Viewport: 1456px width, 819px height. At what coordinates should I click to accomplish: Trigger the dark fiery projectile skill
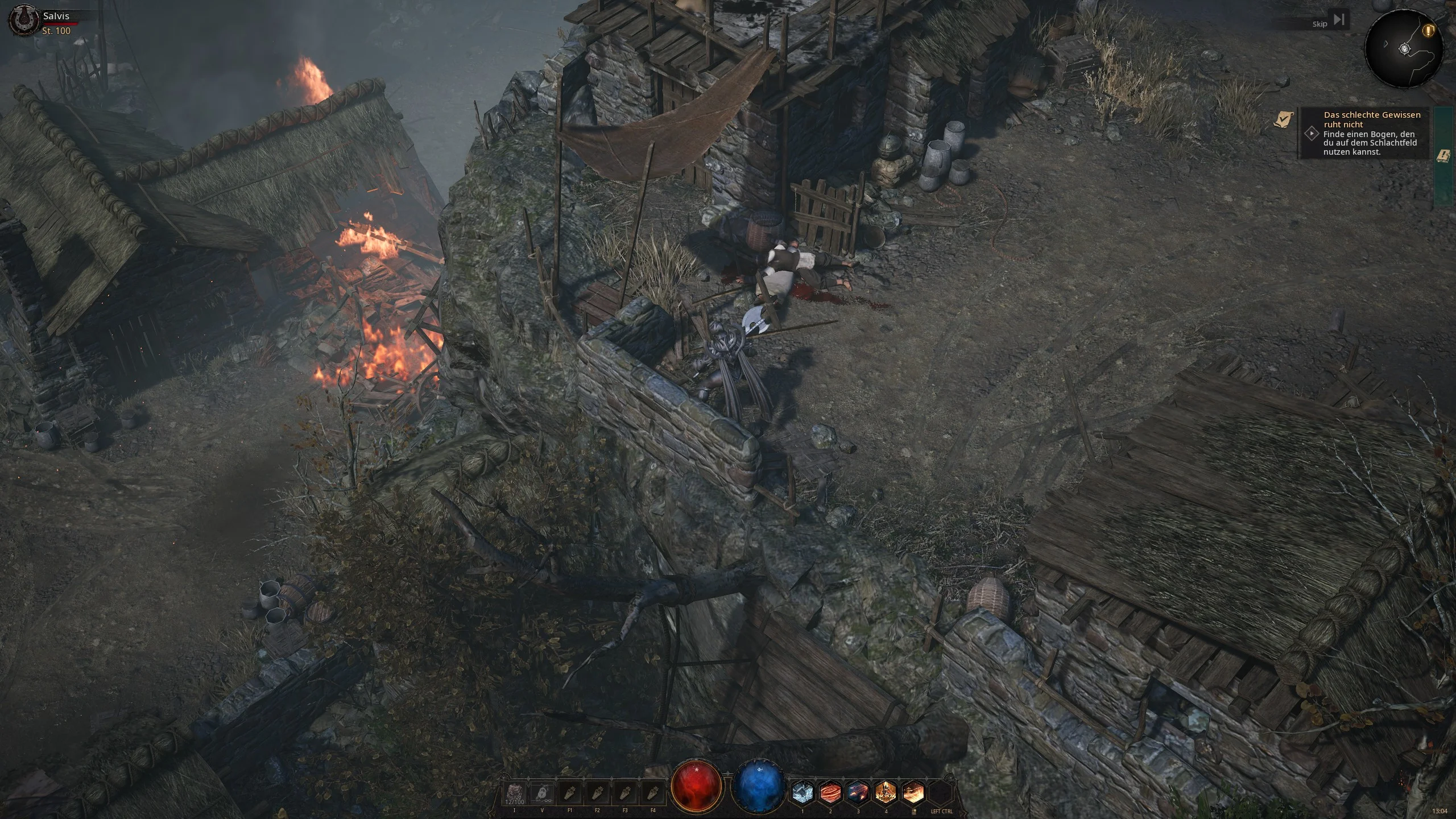click(x=858, y=792)
